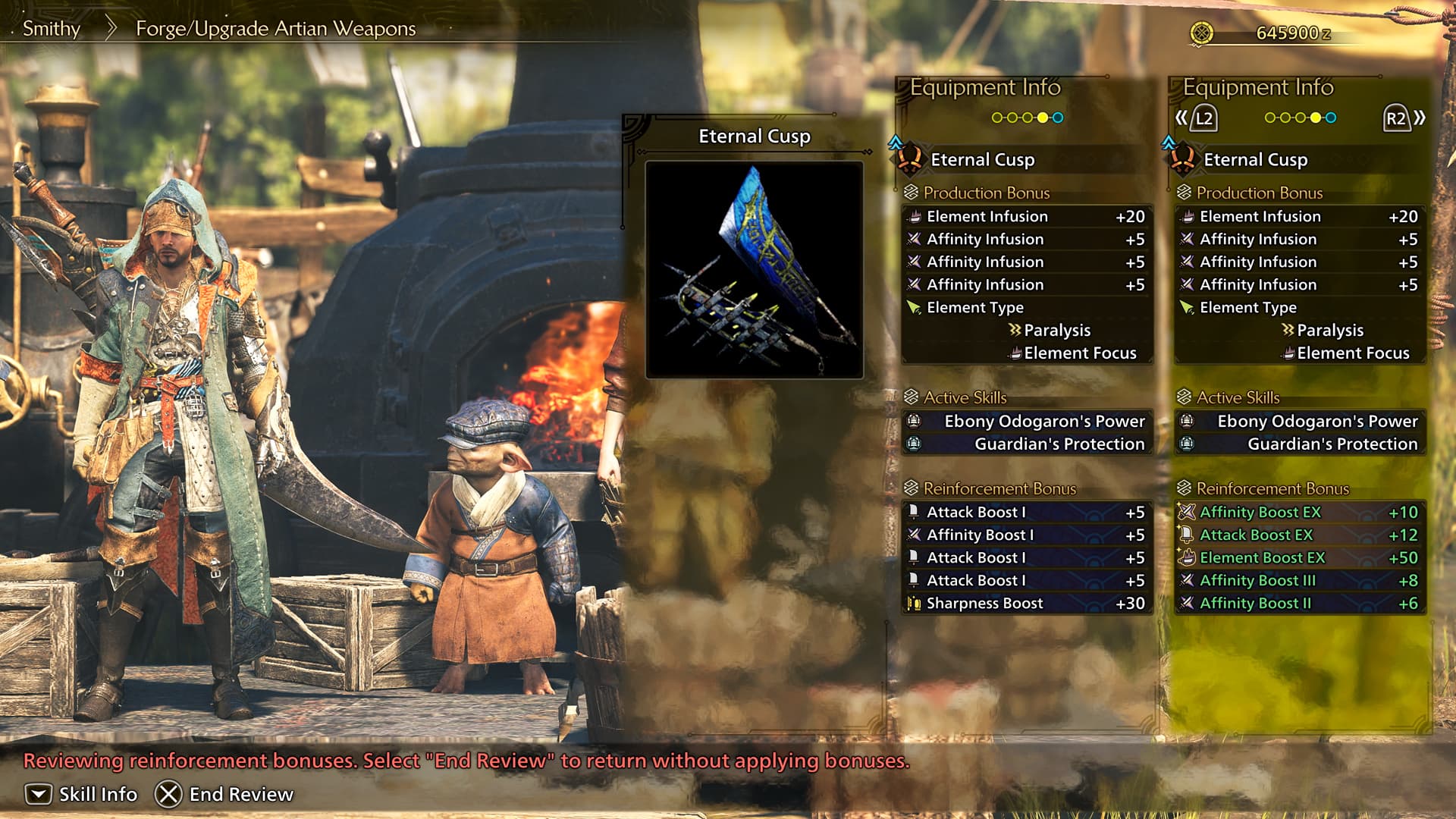This screenshot has height=819, width=1456.
Task: Select the Forge/Upgrade Artian Weapons tab
Action: 275,28
